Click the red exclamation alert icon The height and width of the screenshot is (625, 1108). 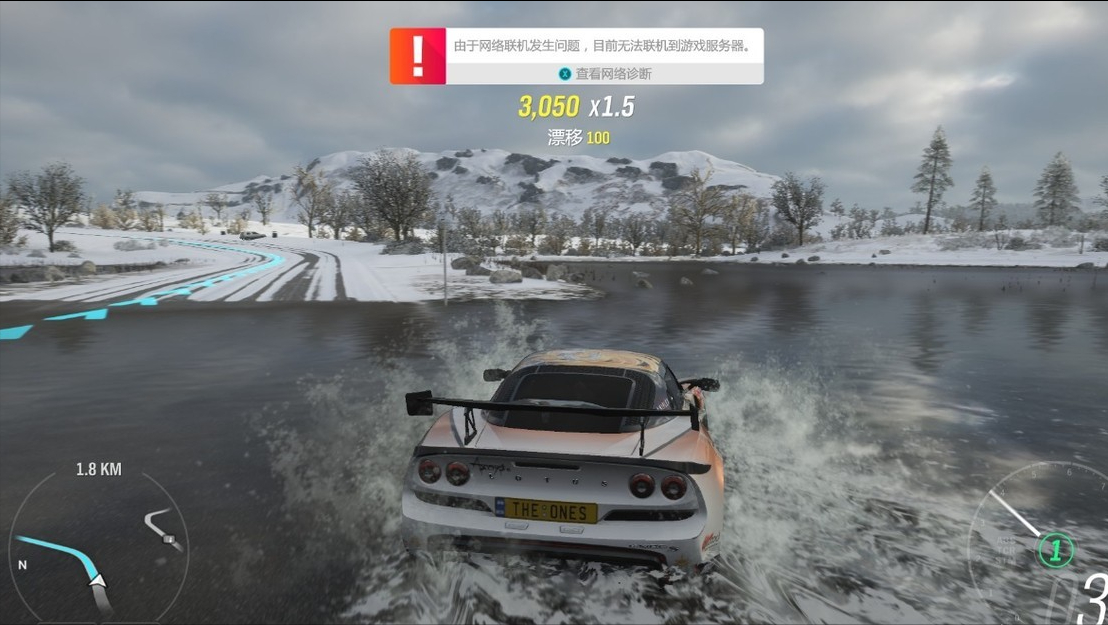point(417,56)
